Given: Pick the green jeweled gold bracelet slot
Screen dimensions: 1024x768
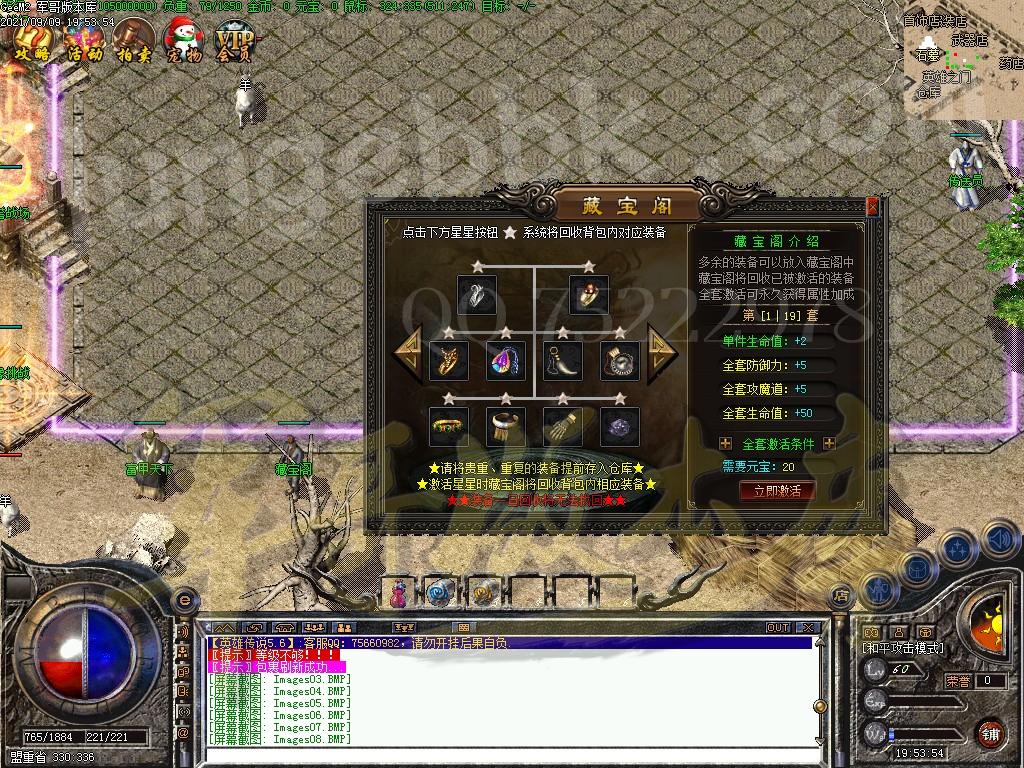Looking at the screenshot, I should 448,427.
